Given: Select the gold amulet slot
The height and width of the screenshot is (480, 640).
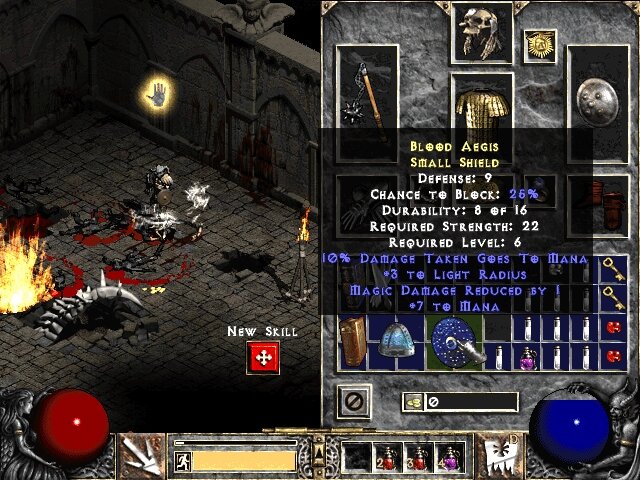Looking at the screenshot, I should tap(541, 43).
